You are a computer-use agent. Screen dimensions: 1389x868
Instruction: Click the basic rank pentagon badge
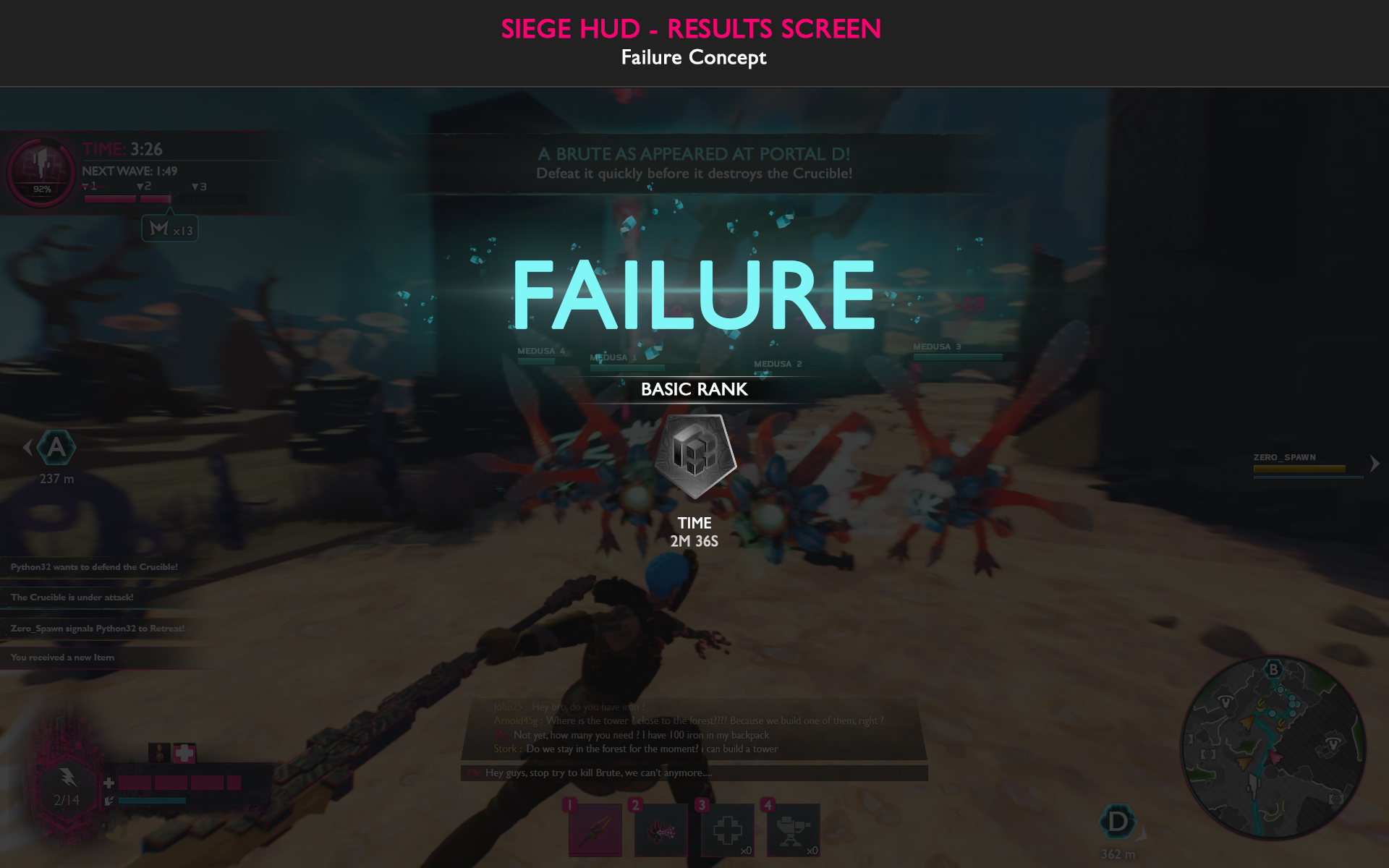coord(695,456)
